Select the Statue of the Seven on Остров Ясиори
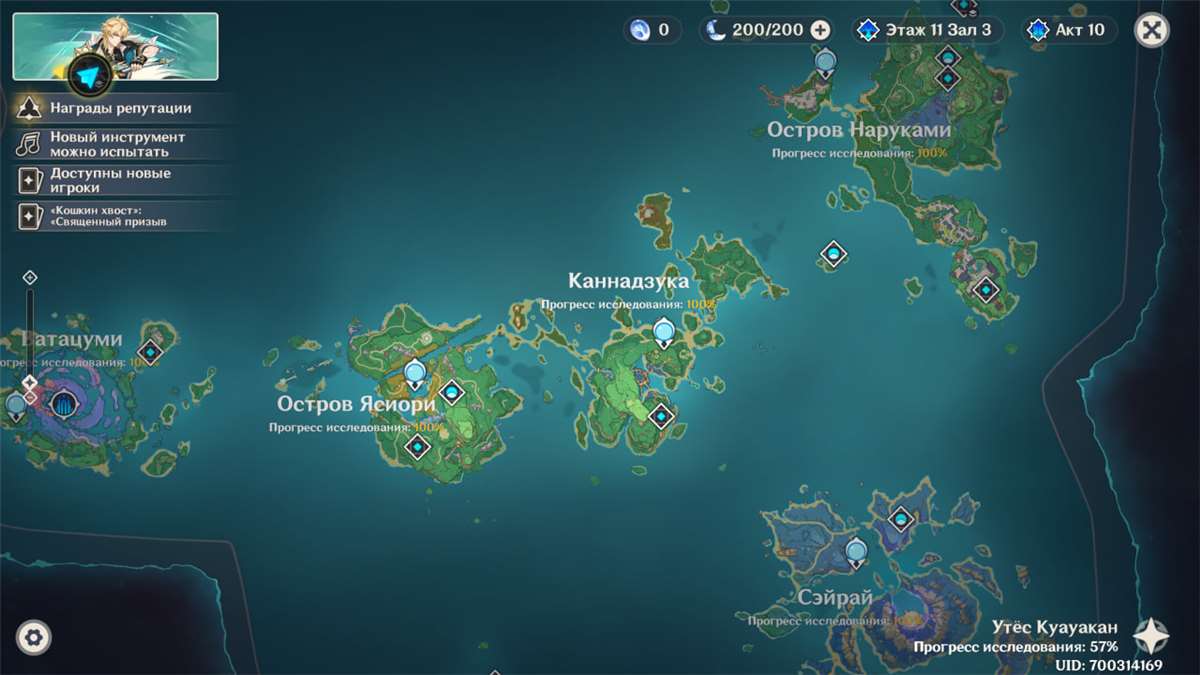Screen dimensions: 1200x675 click(x=415, y=375)
